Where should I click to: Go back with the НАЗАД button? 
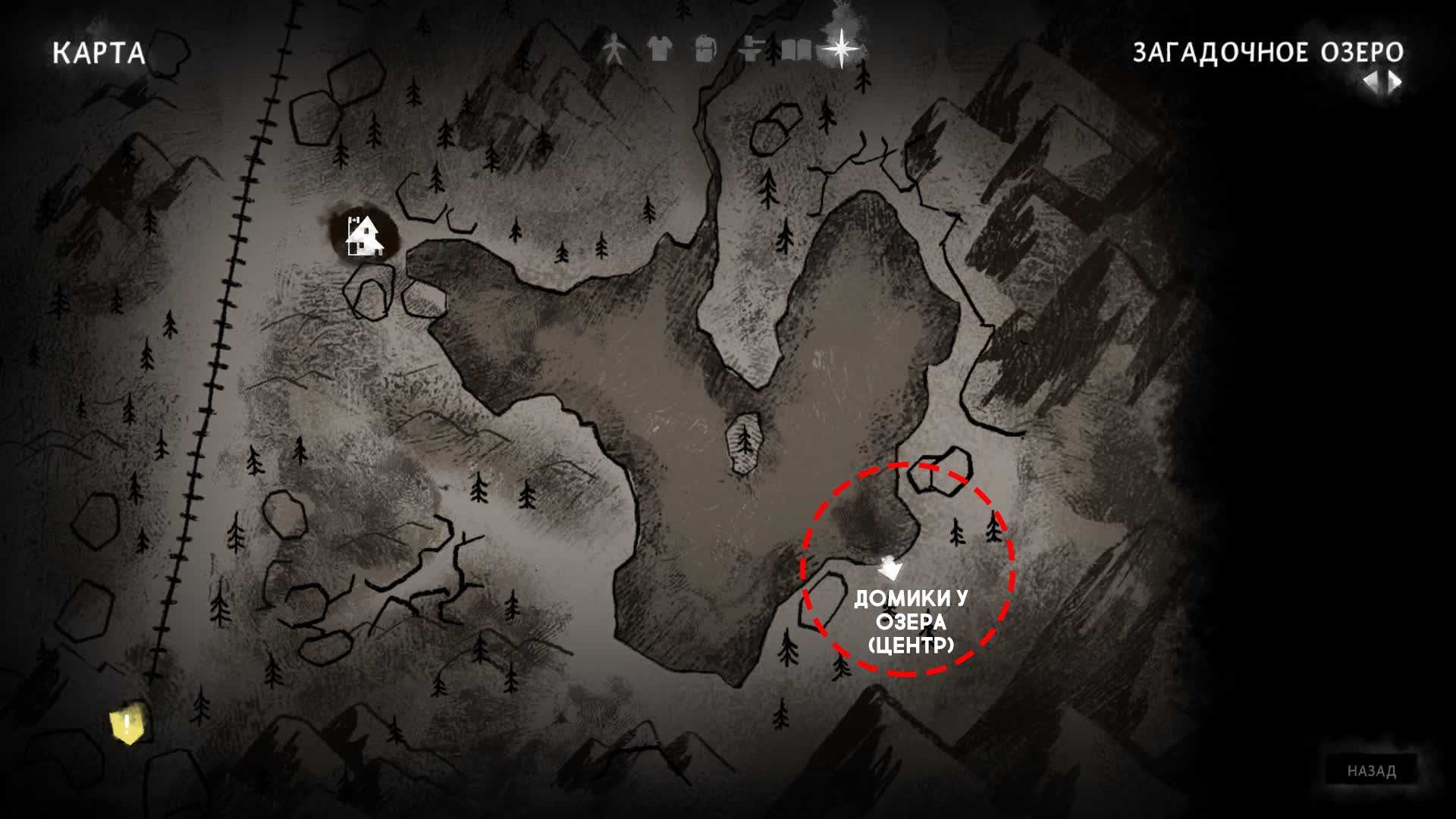point(1371,771)
